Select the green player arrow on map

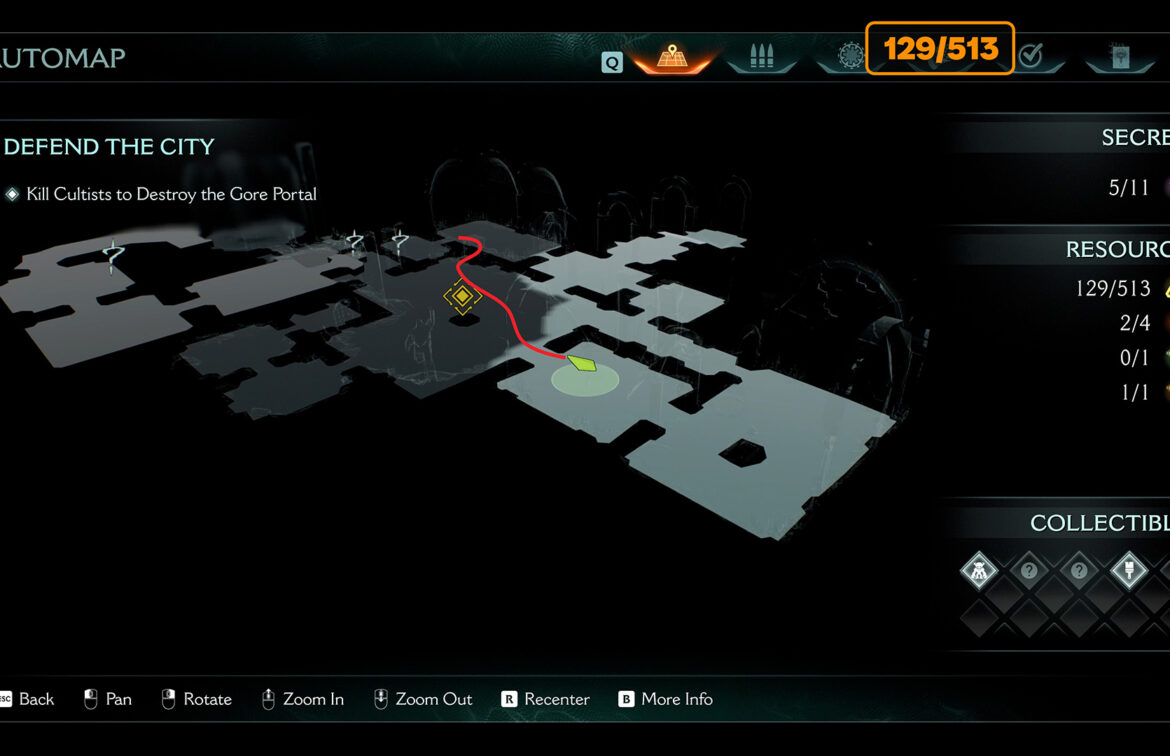tap(582, 363)
